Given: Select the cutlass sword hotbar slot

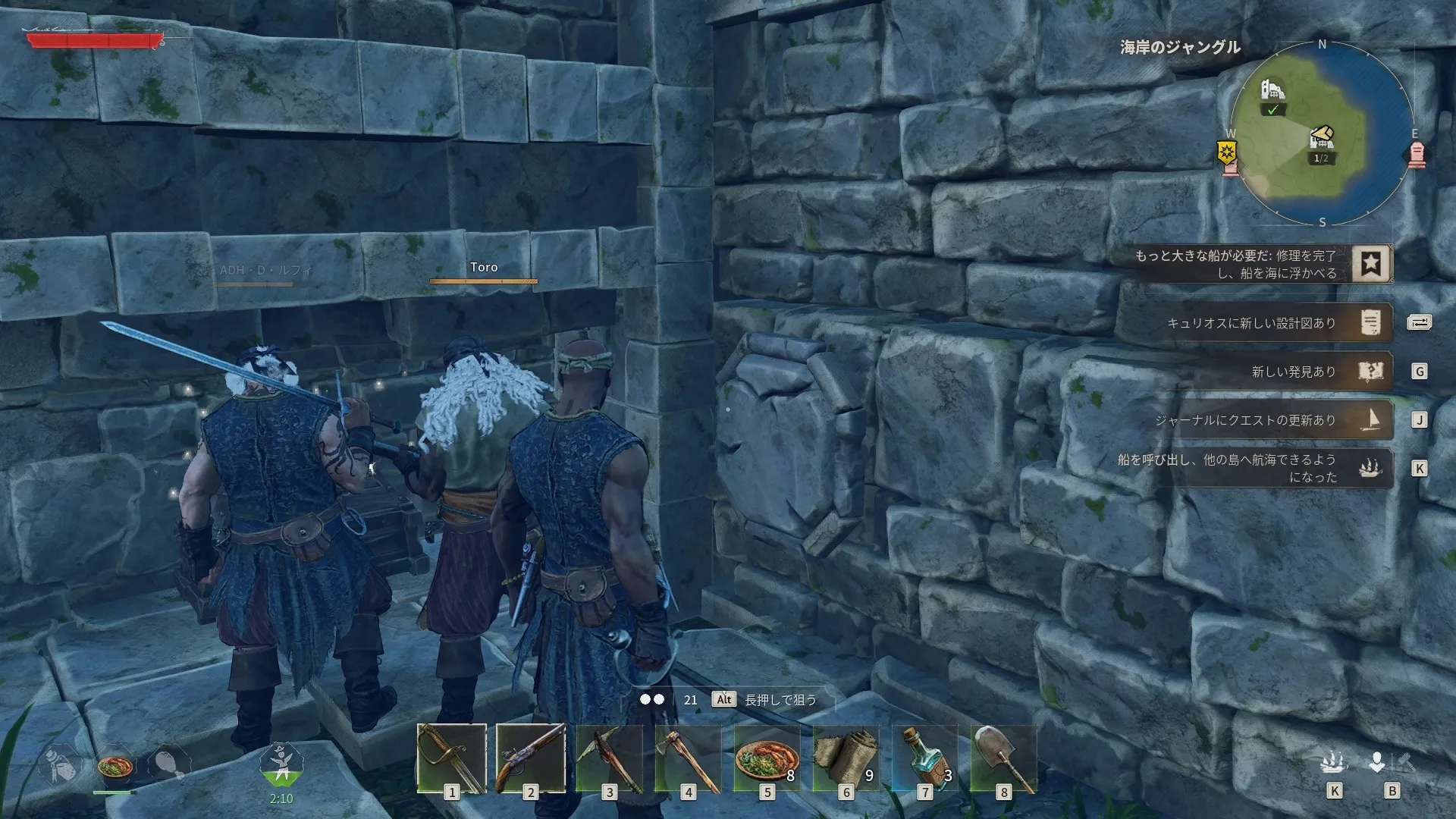Looking at the screenshot, I should [x=452, y=758].
